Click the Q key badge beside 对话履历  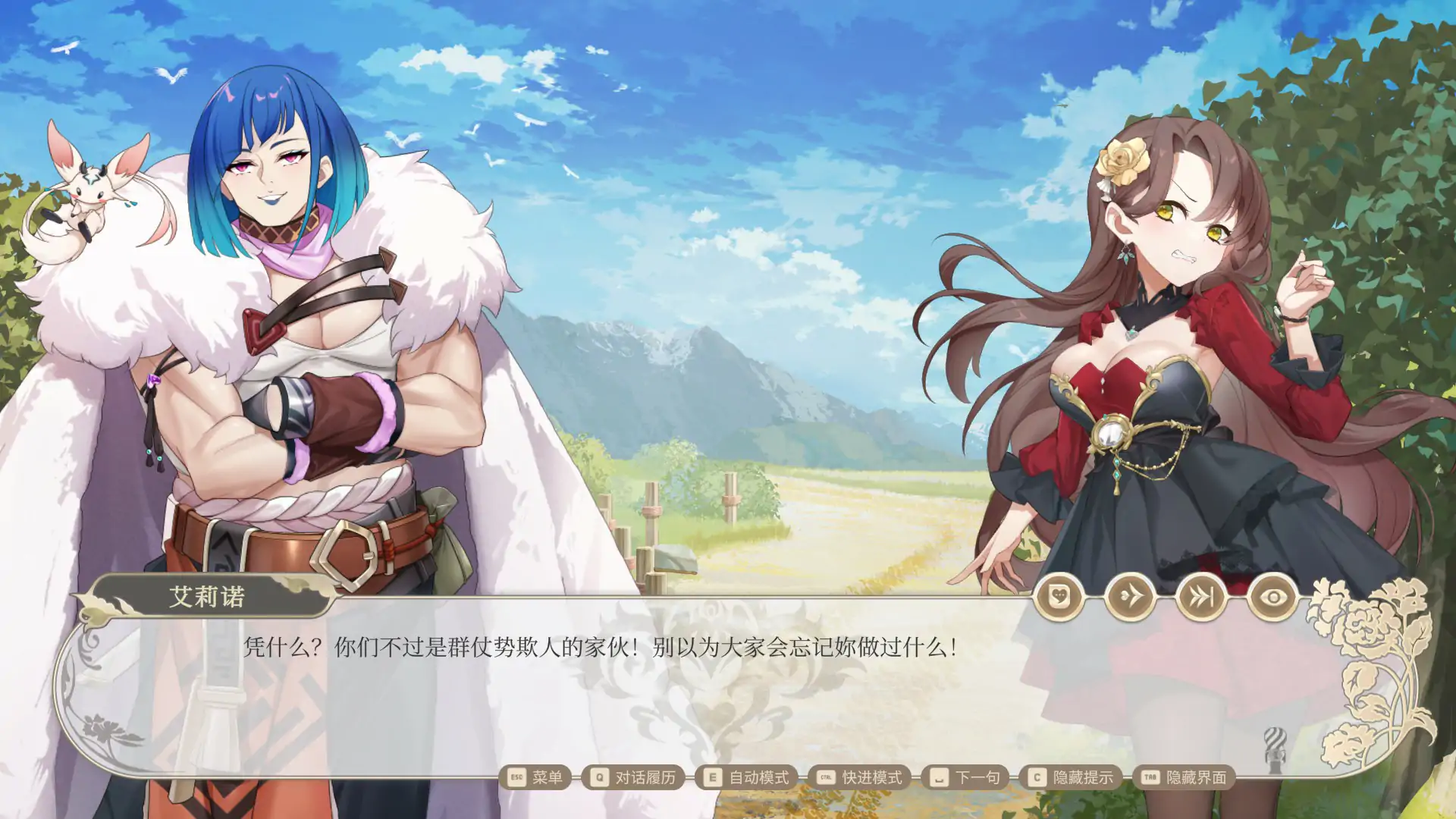[x=599, y=777]
